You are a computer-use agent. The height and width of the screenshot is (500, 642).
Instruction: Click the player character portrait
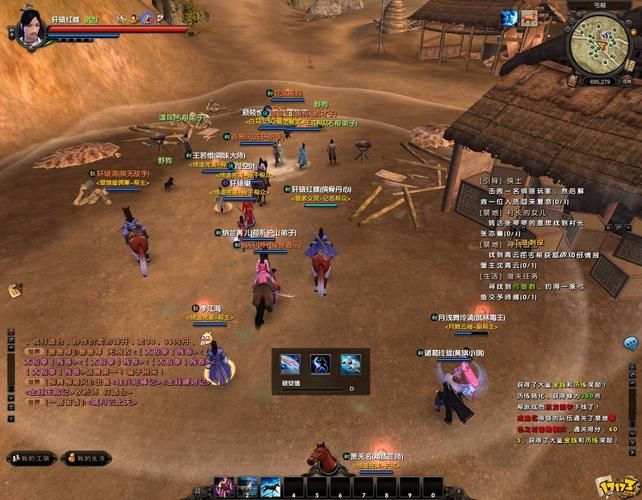click(x=28, y=25)
